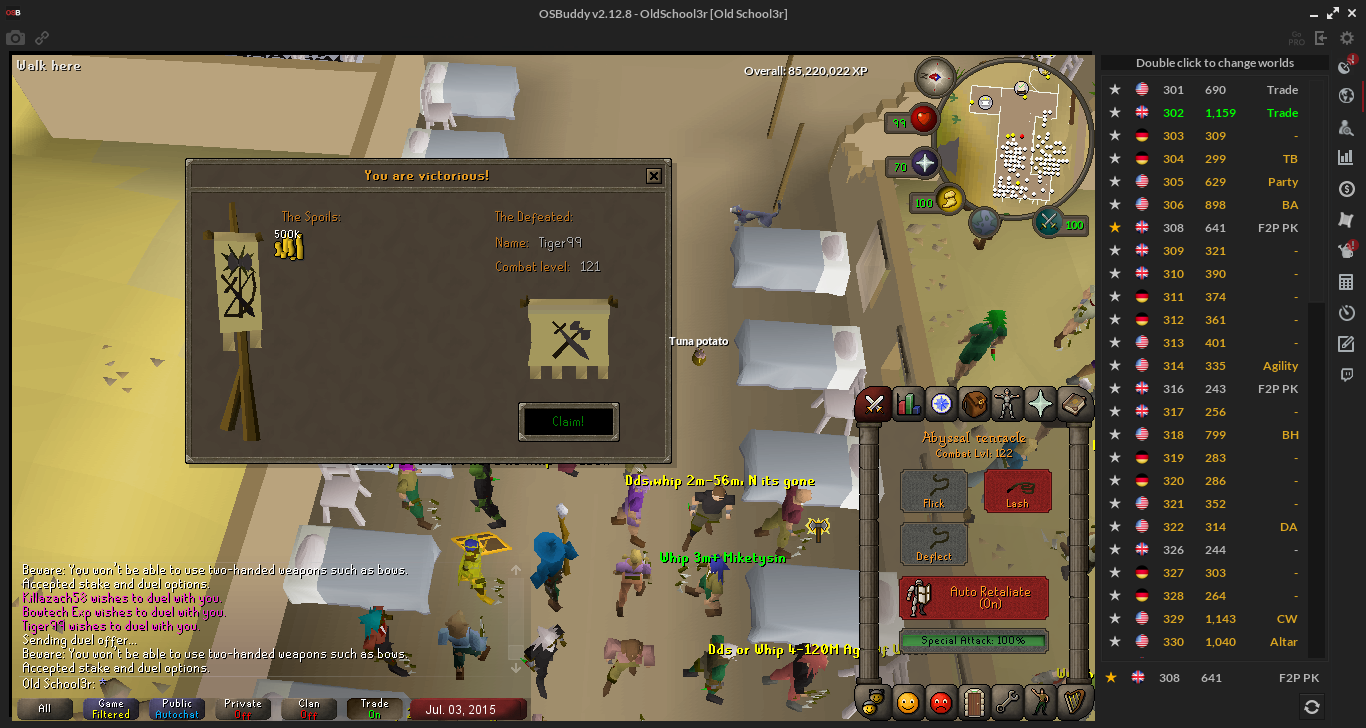Take a screenshot with the camera icon
This screenshot has height=728, width=1366.
(x=16, y=38)
